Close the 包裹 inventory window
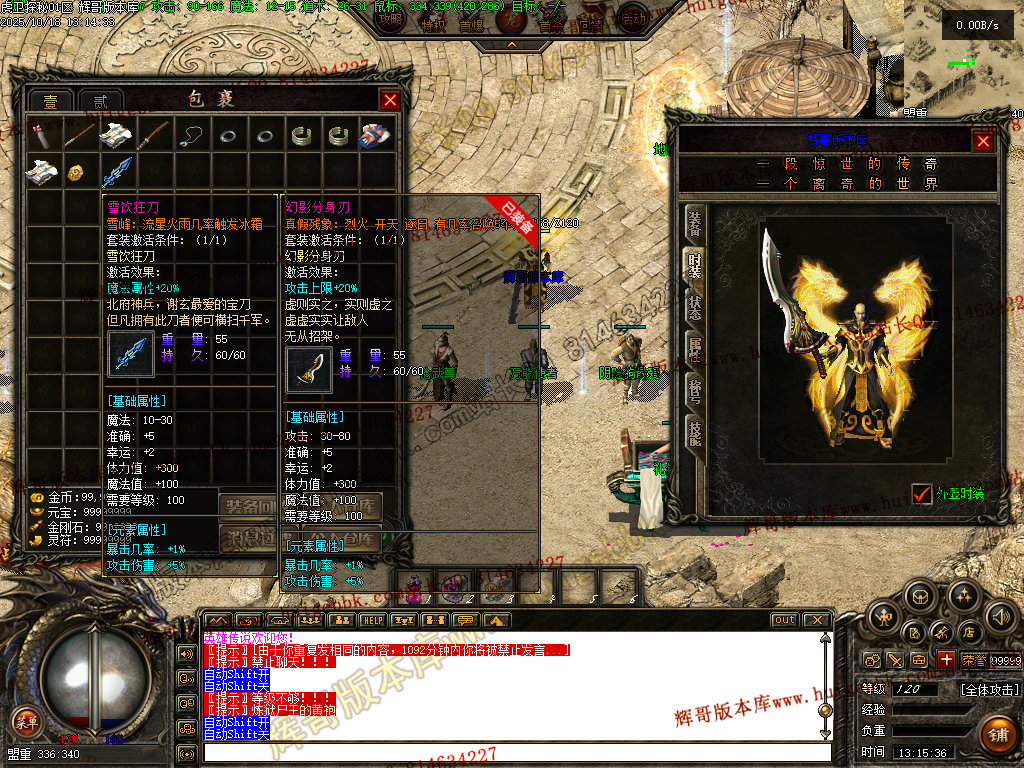 coord(390,100)
